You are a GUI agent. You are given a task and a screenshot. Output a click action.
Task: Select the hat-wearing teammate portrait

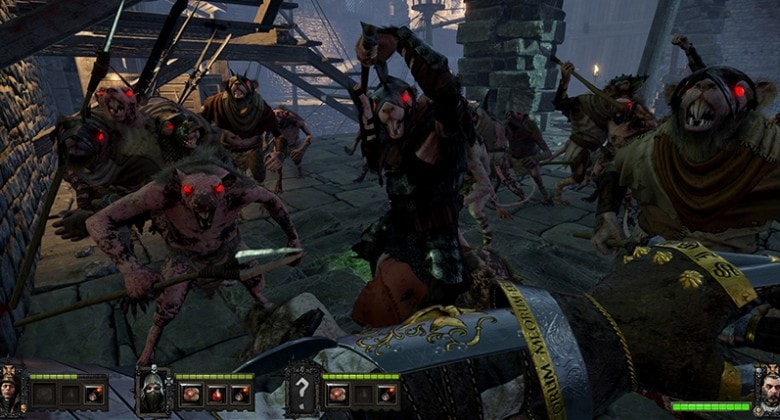tap(13, 388)
